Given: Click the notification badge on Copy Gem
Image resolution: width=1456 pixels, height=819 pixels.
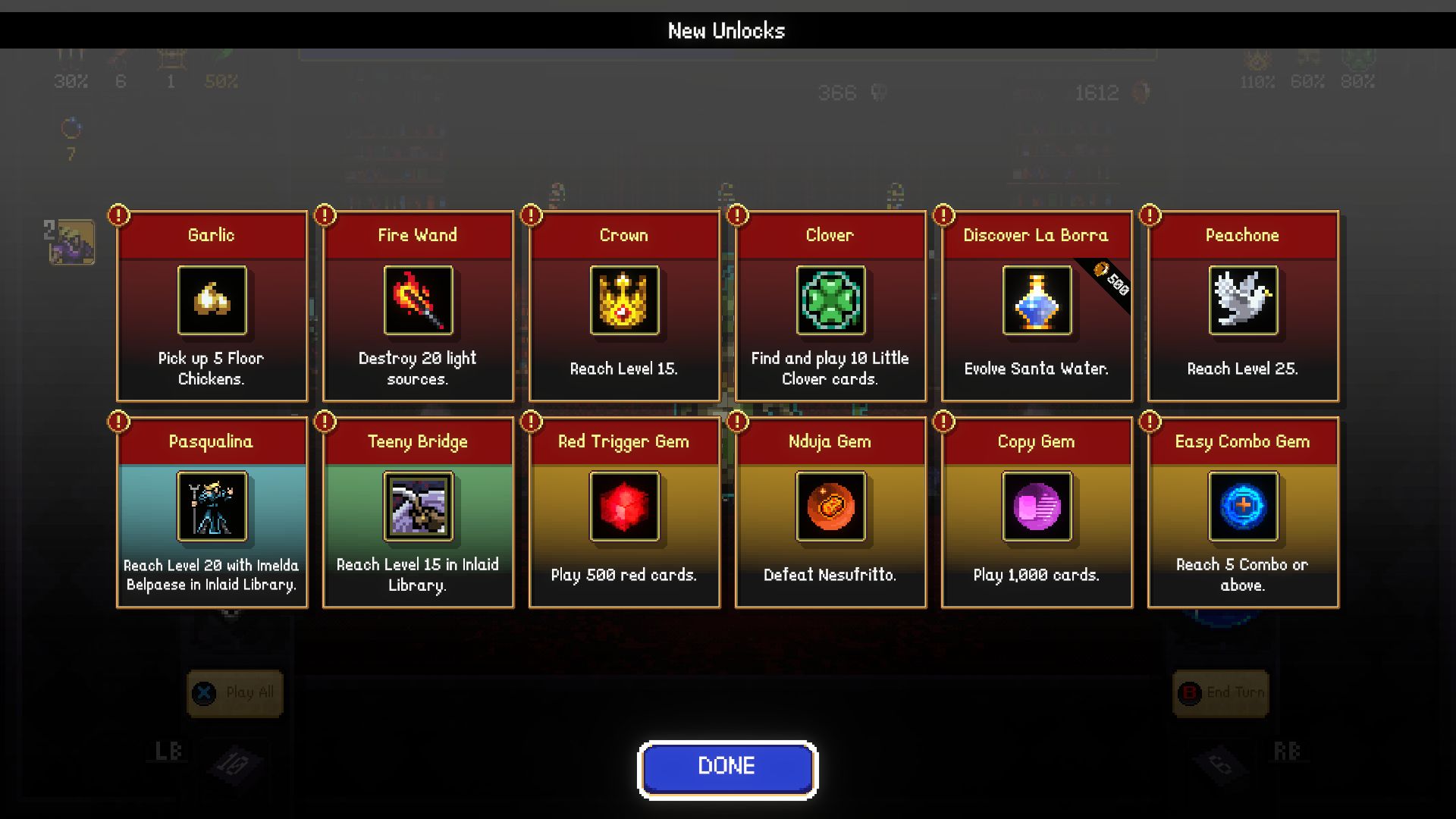Looking at the screenshot, I should (x=943, y=422).
